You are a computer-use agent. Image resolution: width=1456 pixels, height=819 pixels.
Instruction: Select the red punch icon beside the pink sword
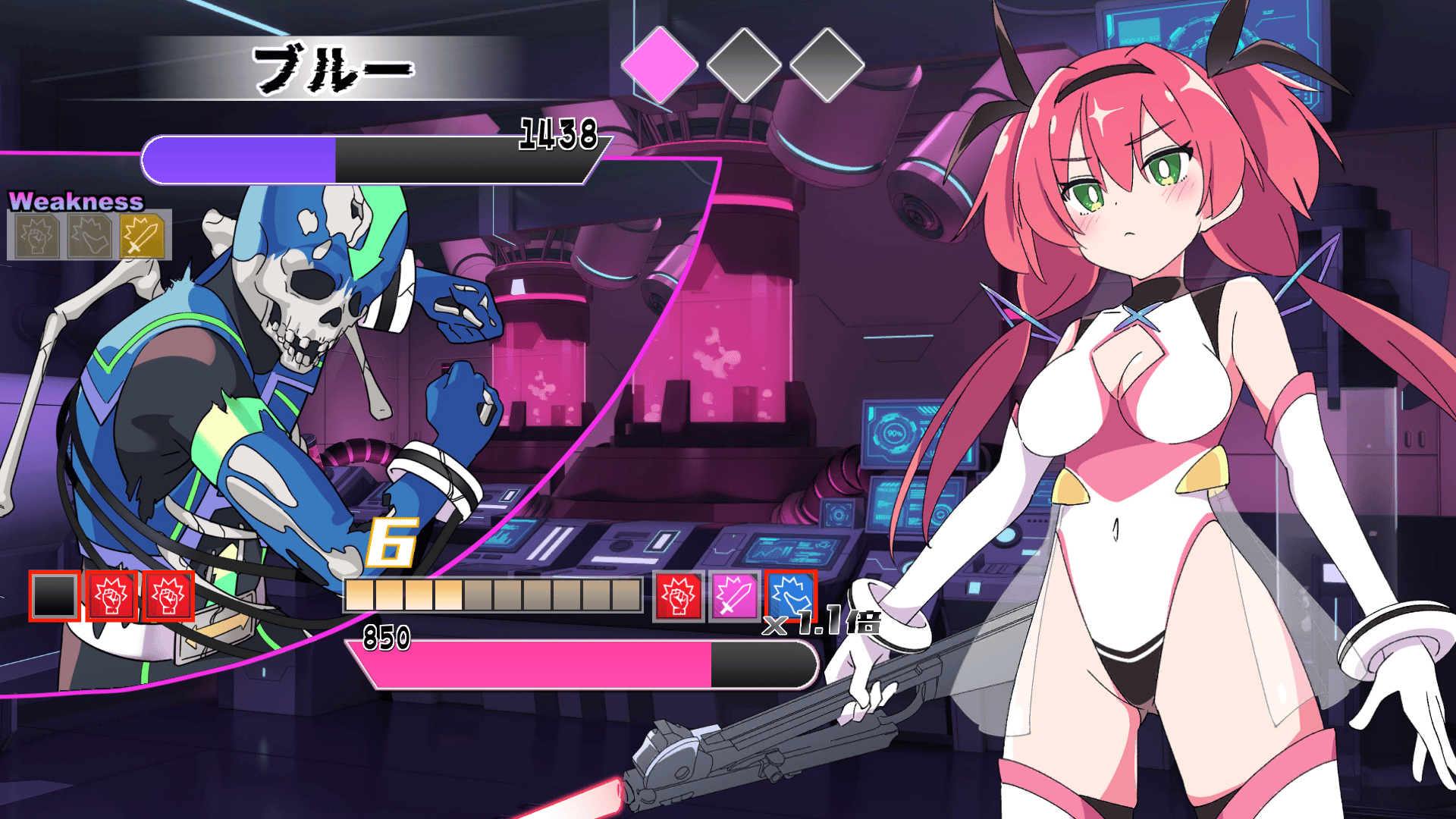(679, 596)
